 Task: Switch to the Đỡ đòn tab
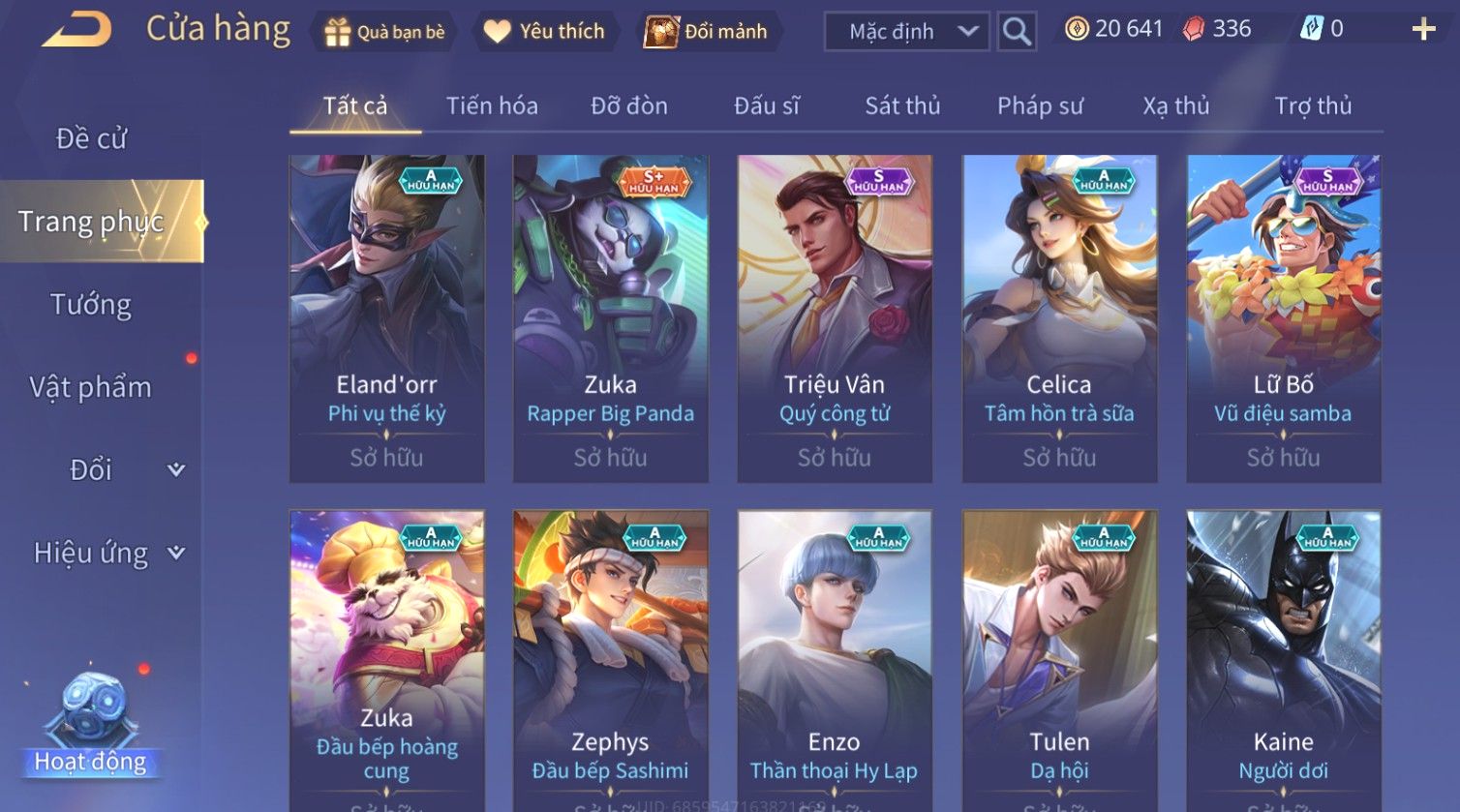pyautogui.click(x=629, y=105)
